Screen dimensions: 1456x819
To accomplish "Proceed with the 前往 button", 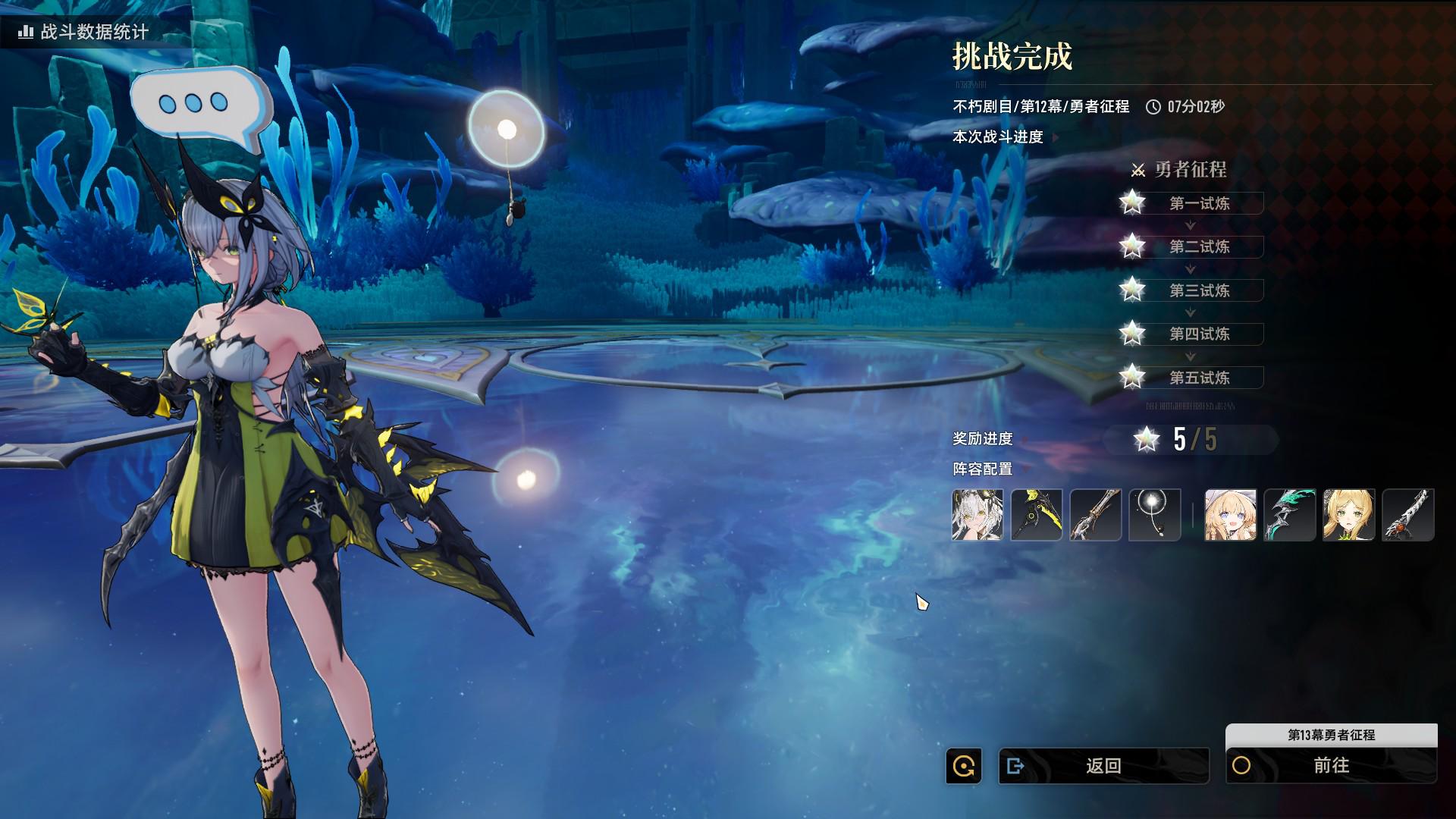I will tap(1331, 766).
